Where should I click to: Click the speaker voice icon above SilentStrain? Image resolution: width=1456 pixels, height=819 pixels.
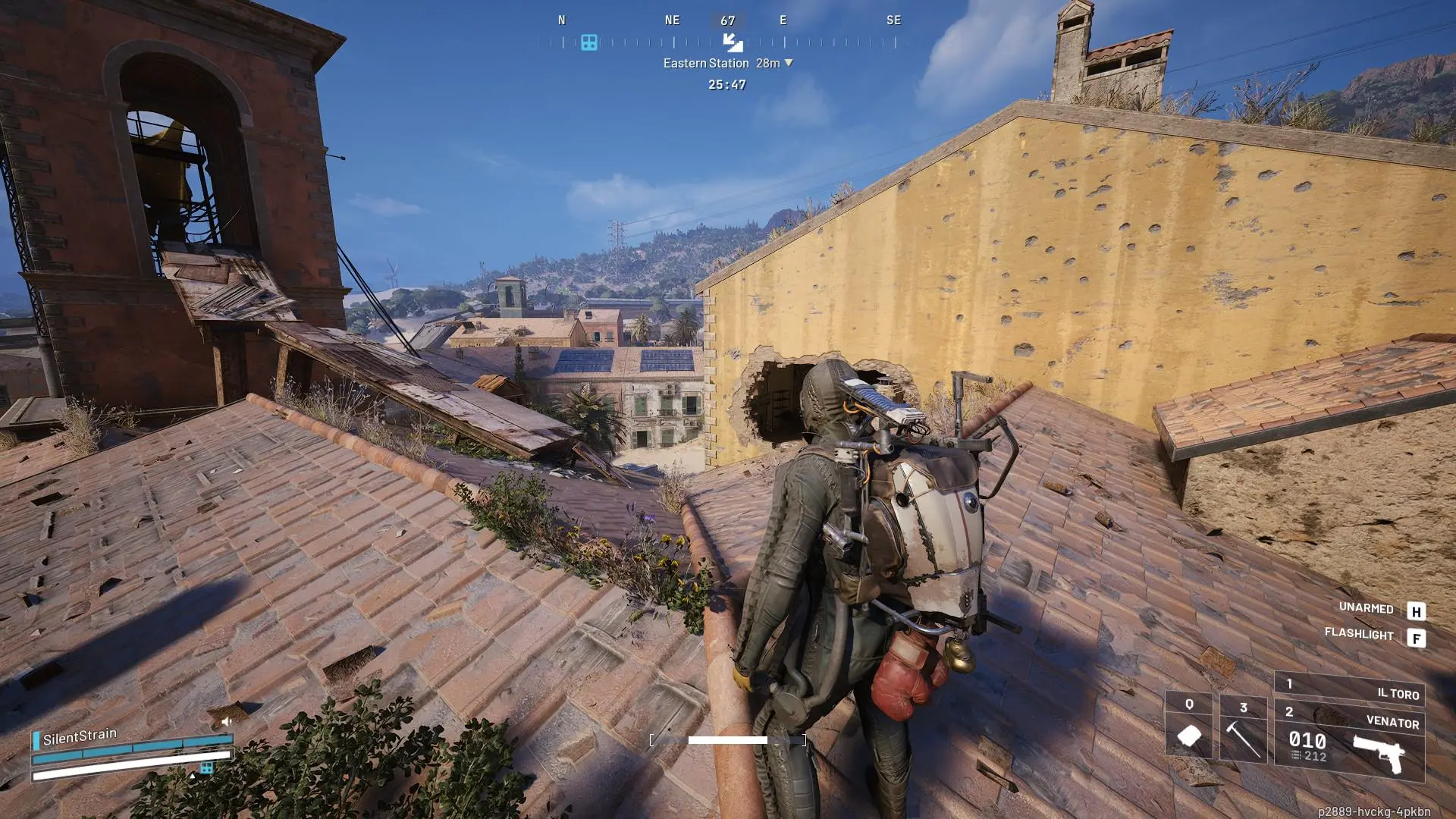[226, 721]
